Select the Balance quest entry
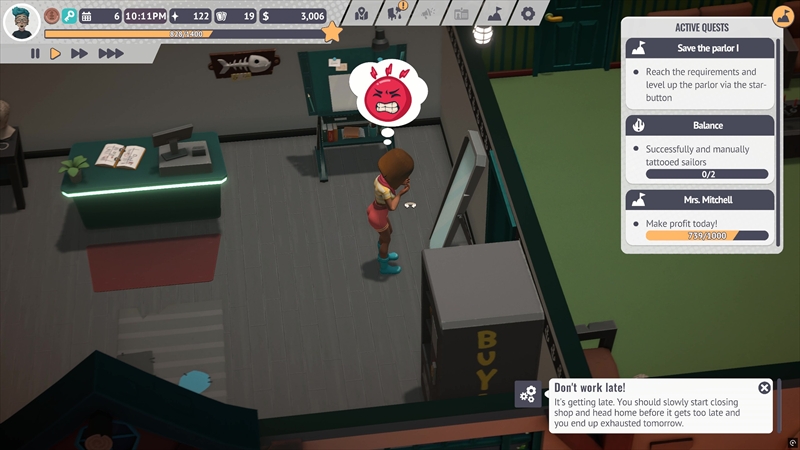The height and width of the screenshot is (450, 800). tap(699, 125)
